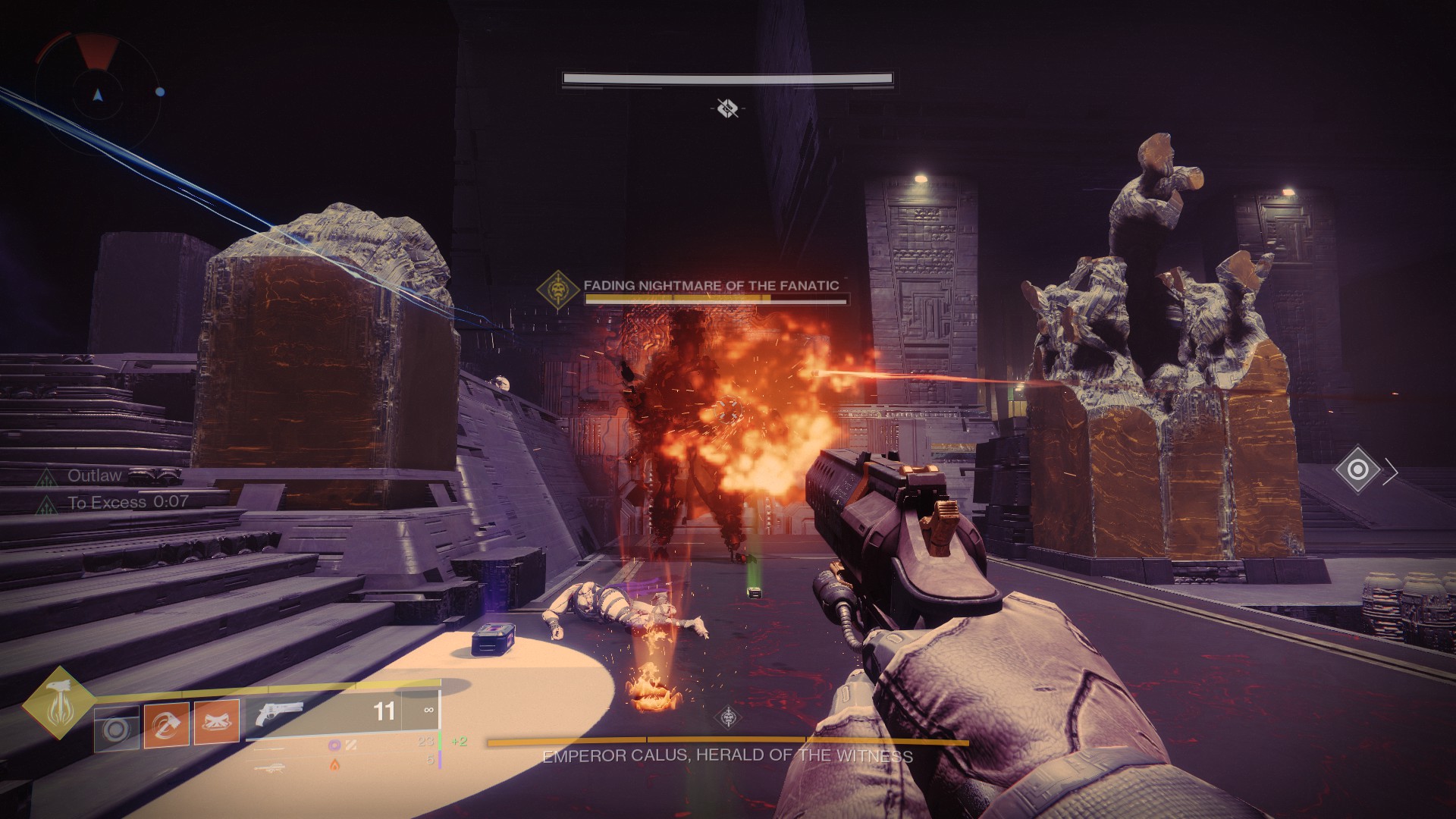Click the ammo count showing 11
This screenshot has height=819, width=1456.
(384, 711)
